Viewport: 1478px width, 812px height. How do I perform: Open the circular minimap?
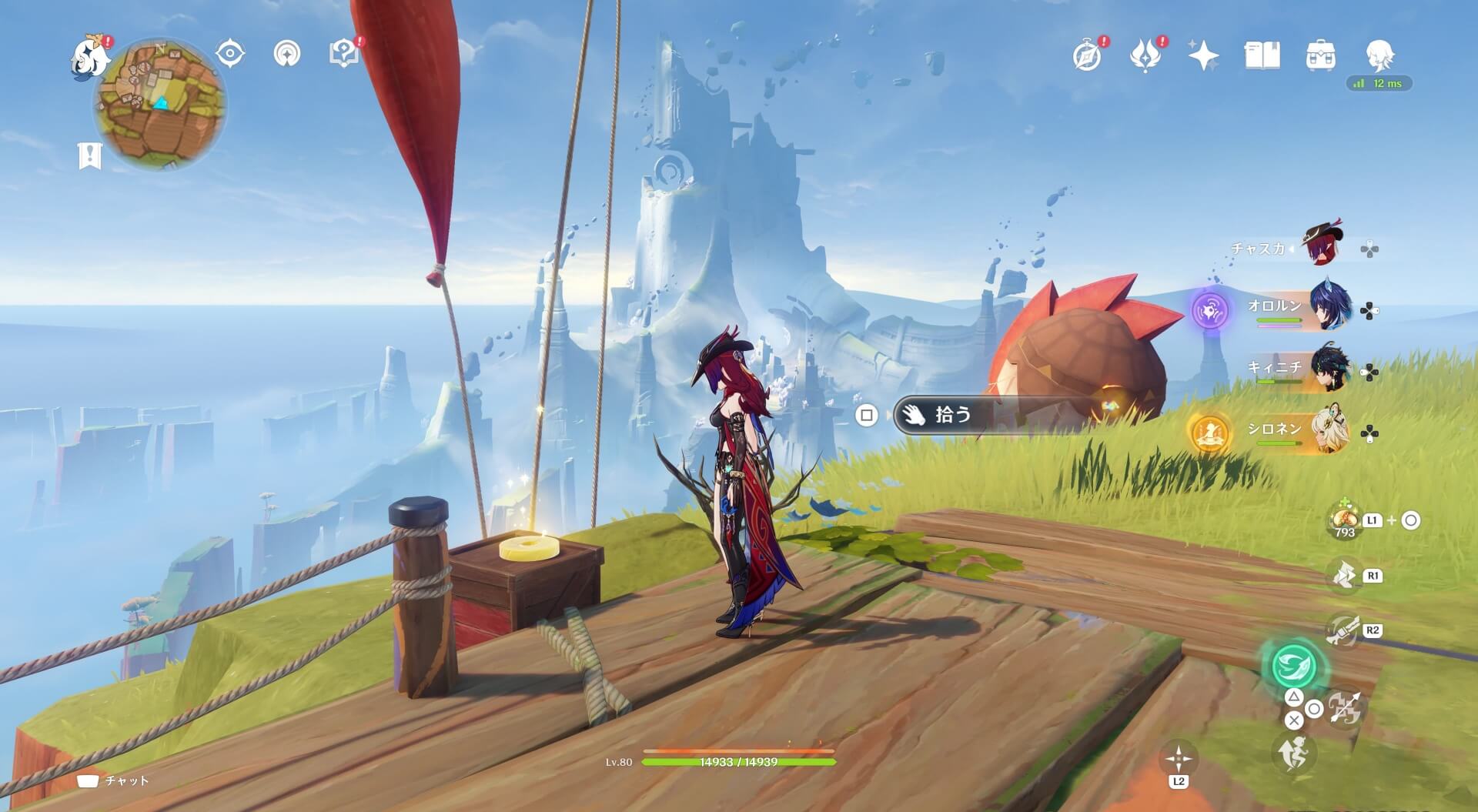point(160,105)
